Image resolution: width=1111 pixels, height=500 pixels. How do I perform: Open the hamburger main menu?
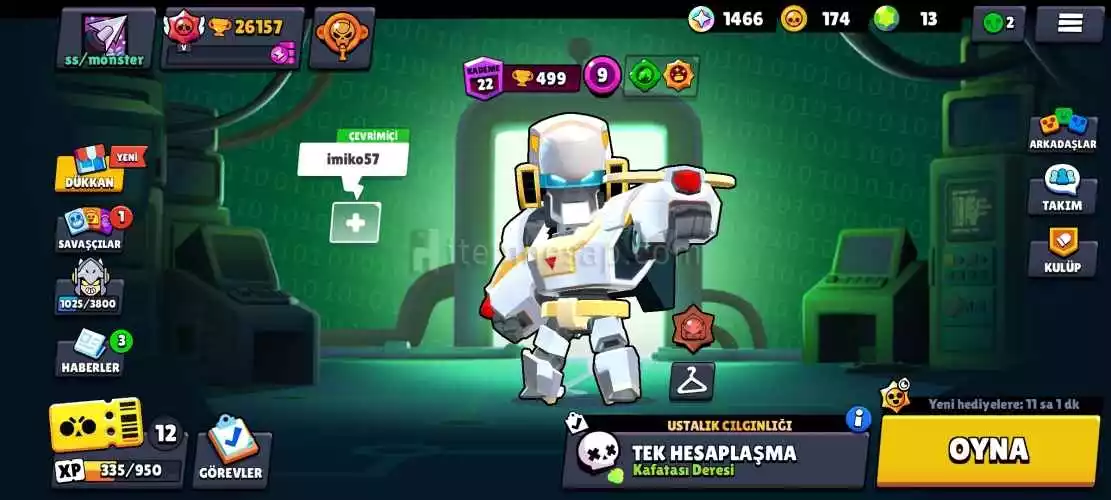tap(1069, 22)
